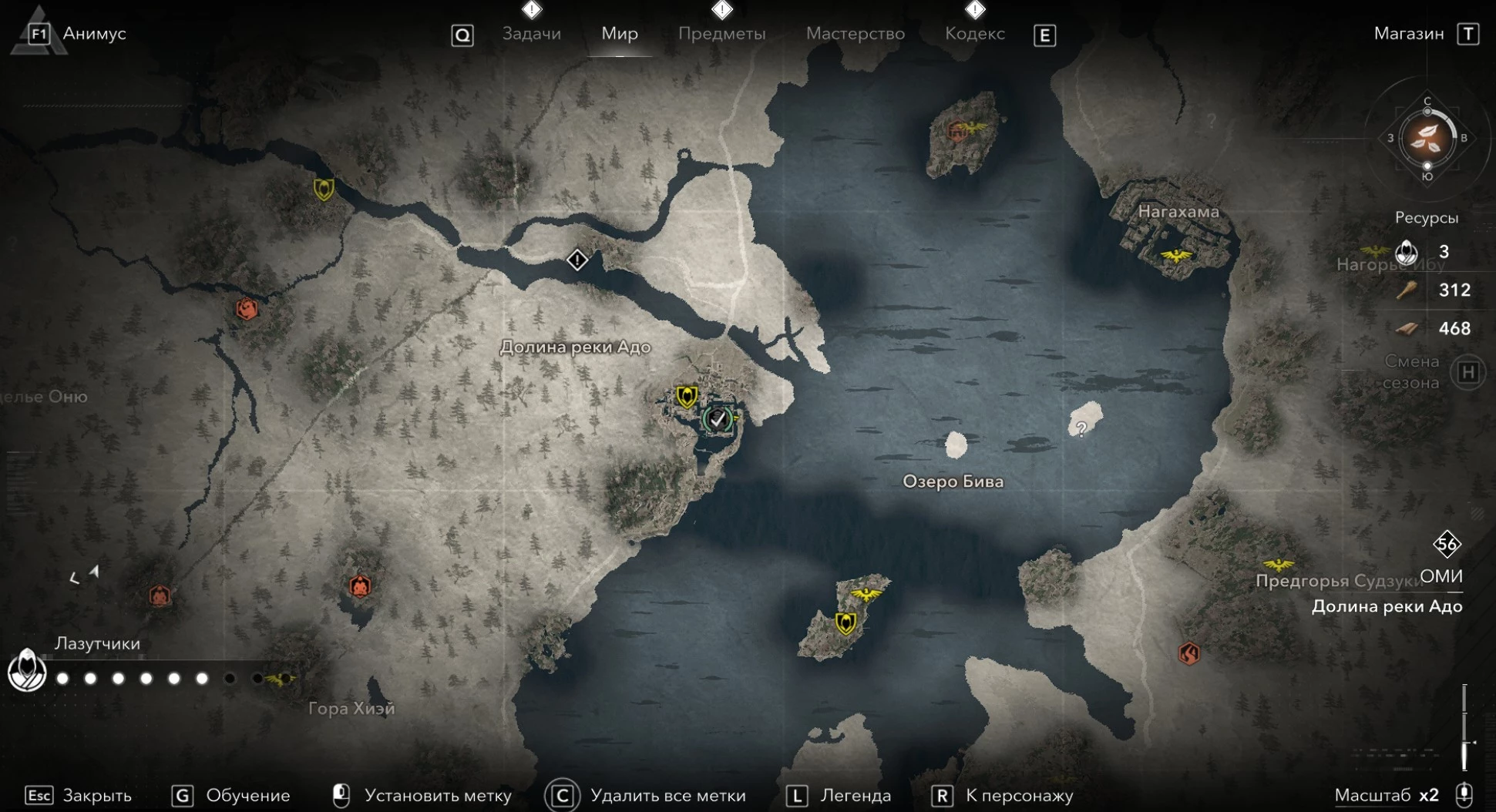This screenshot has height=812, width=1496.
Task: Choose Удалить все метки
Action: point(667,795)
